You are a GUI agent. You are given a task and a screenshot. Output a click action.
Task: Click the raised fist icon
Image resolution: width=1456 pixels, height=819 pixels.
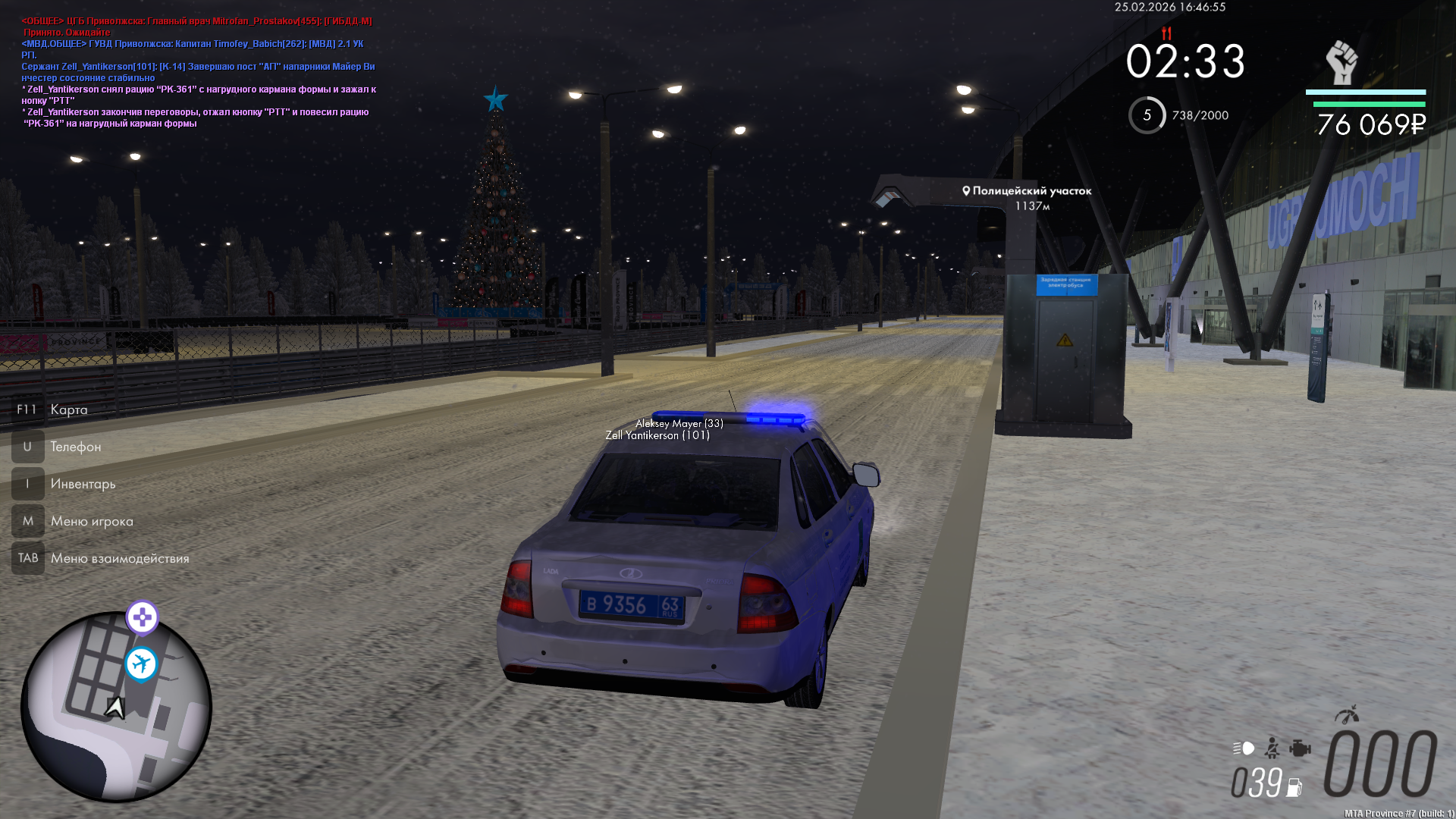(x=1341, y=62)
